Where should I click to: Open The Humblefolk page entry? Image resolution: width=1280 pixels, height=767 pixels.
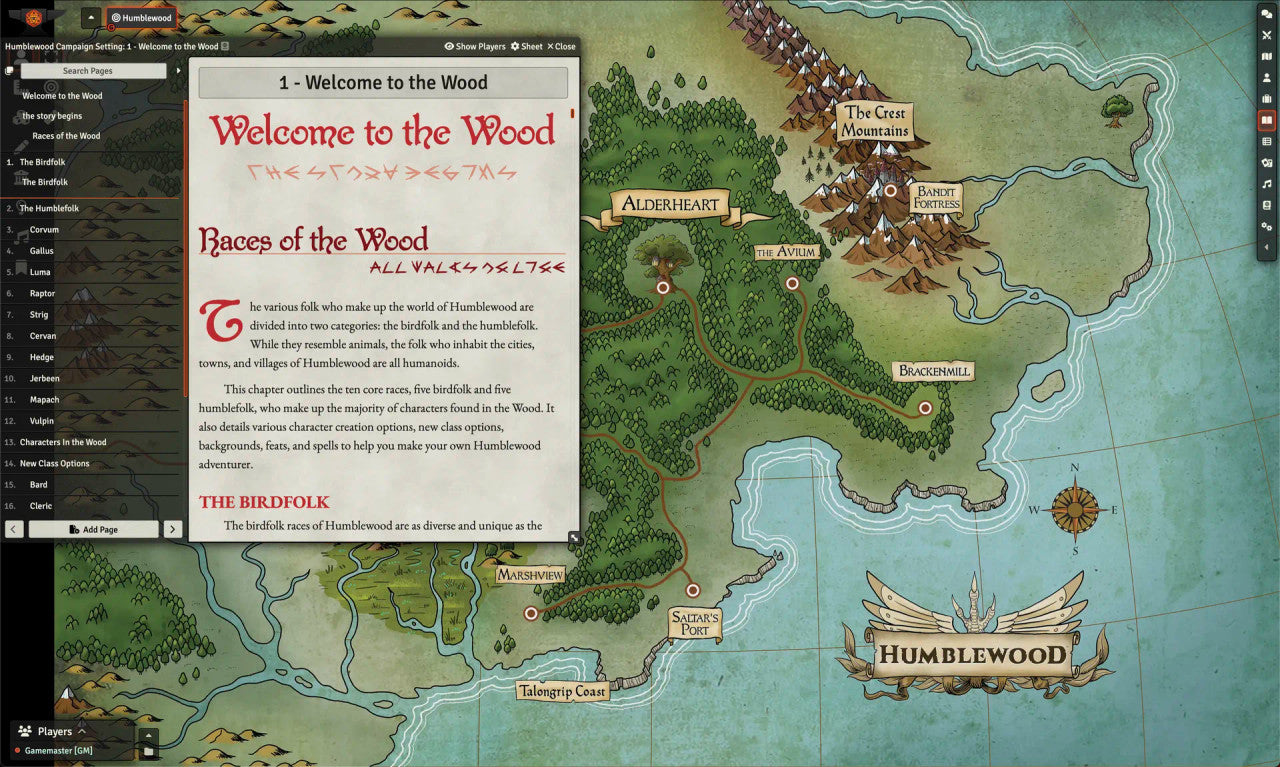pos(49,209)
